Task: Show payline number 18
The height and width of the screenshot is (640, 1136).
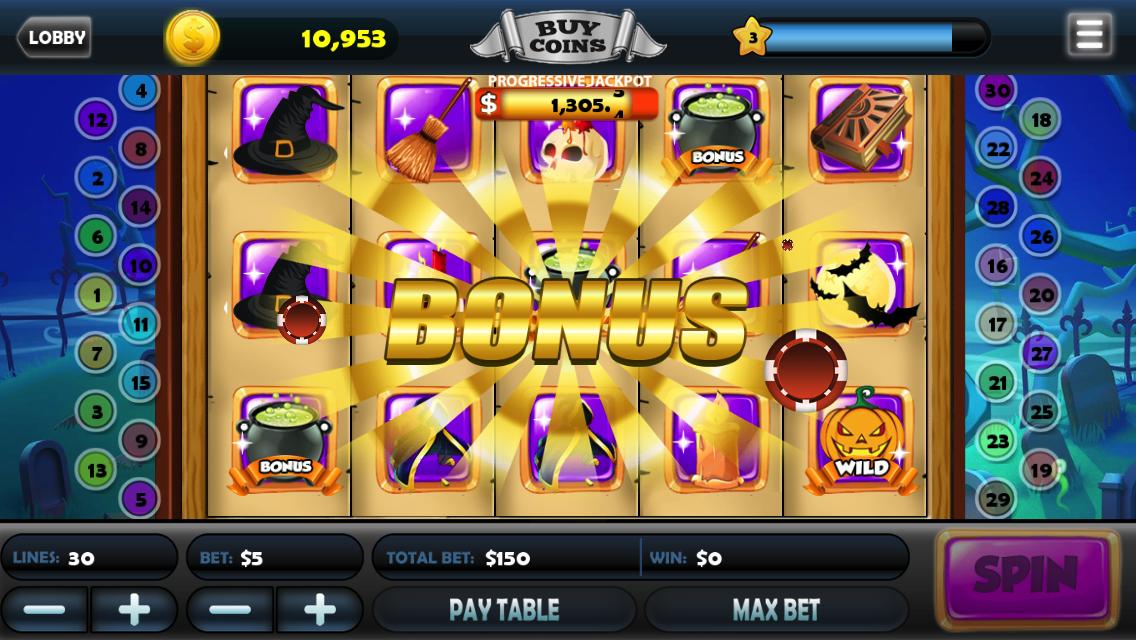Action: click(x=1041, y=121)
